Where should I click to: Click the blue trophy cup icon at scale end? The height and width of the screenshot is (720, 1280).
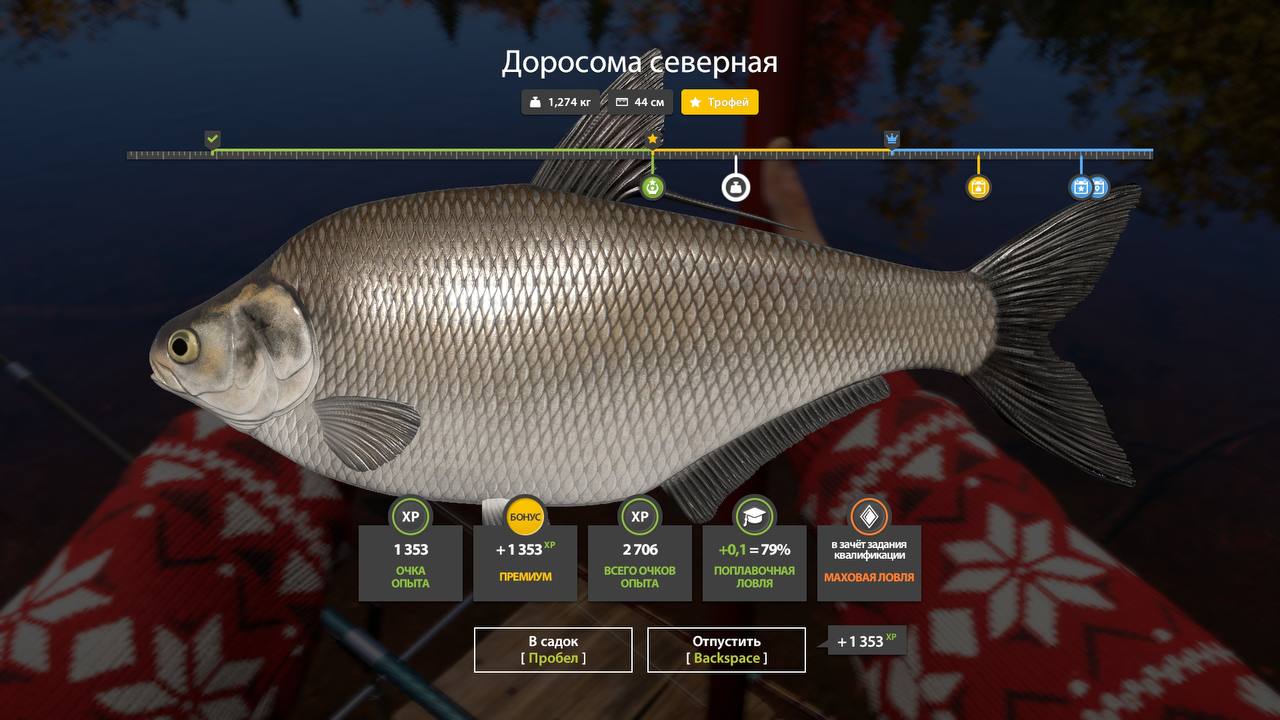pyautogui.click(x=1081, y=186)
